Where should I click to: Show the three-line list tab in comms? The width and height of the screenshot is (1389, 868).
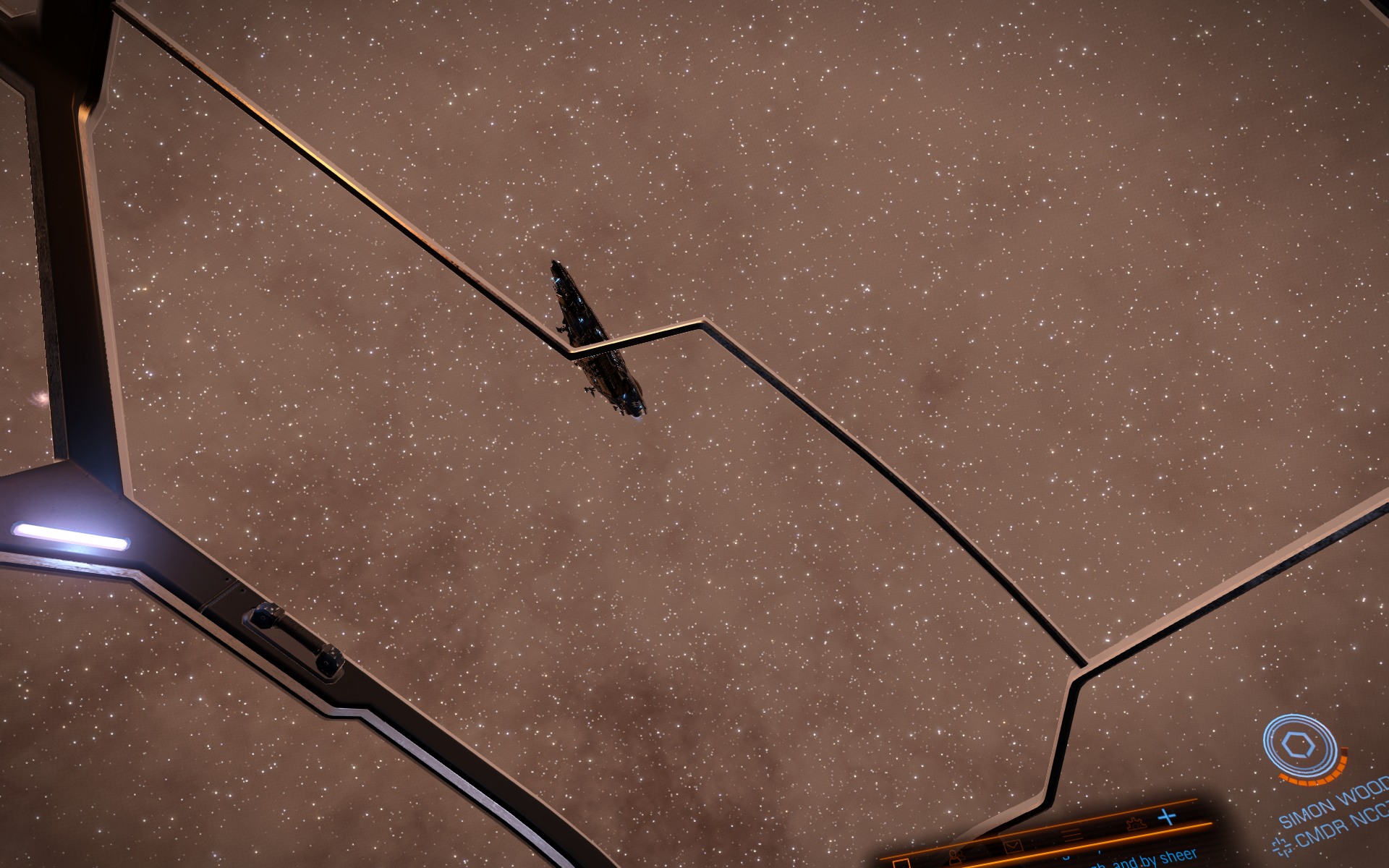(1071, 835)
